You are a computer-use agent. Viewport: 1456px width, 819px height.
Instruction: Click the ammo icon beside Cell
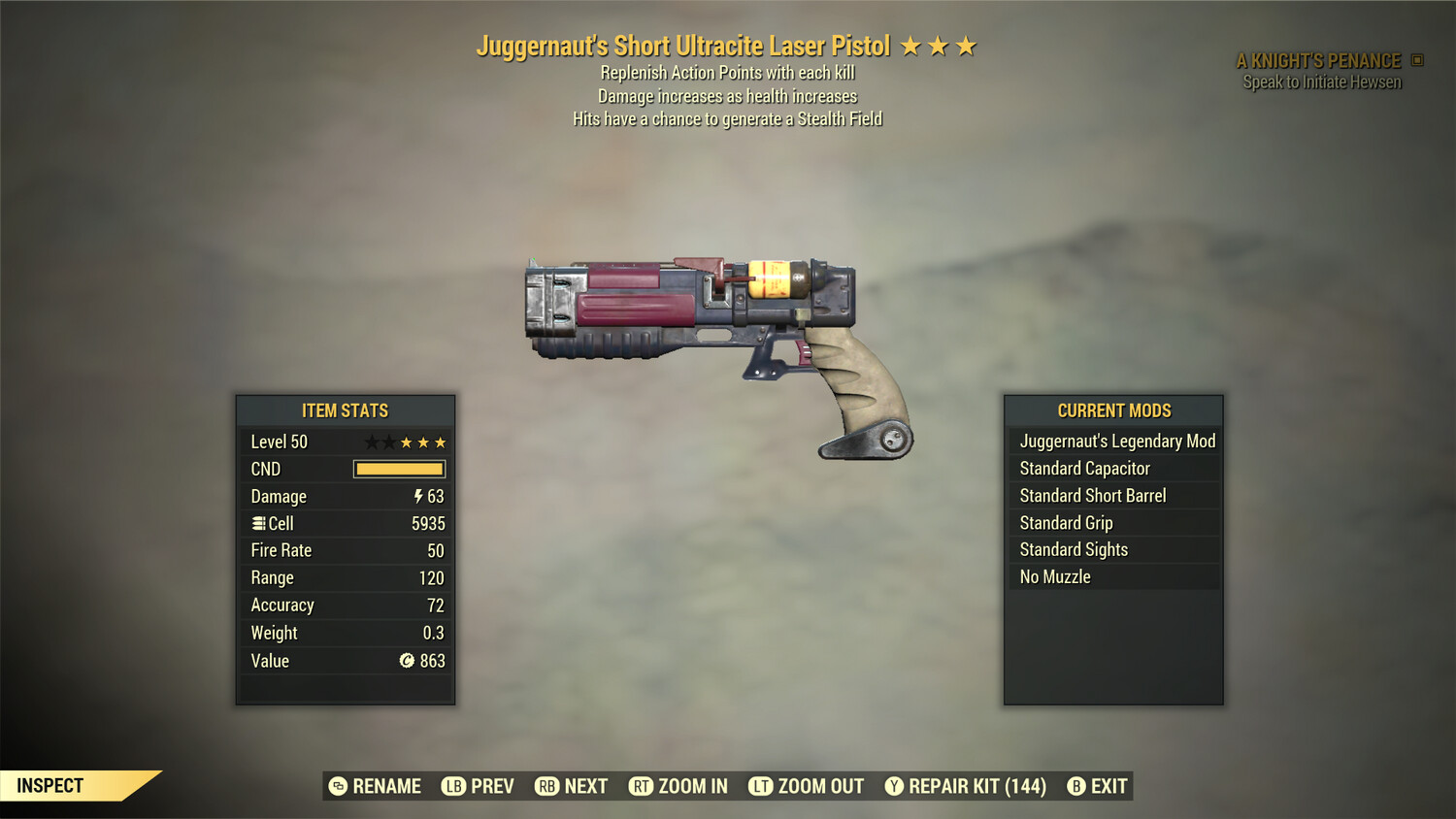point(258,523)
